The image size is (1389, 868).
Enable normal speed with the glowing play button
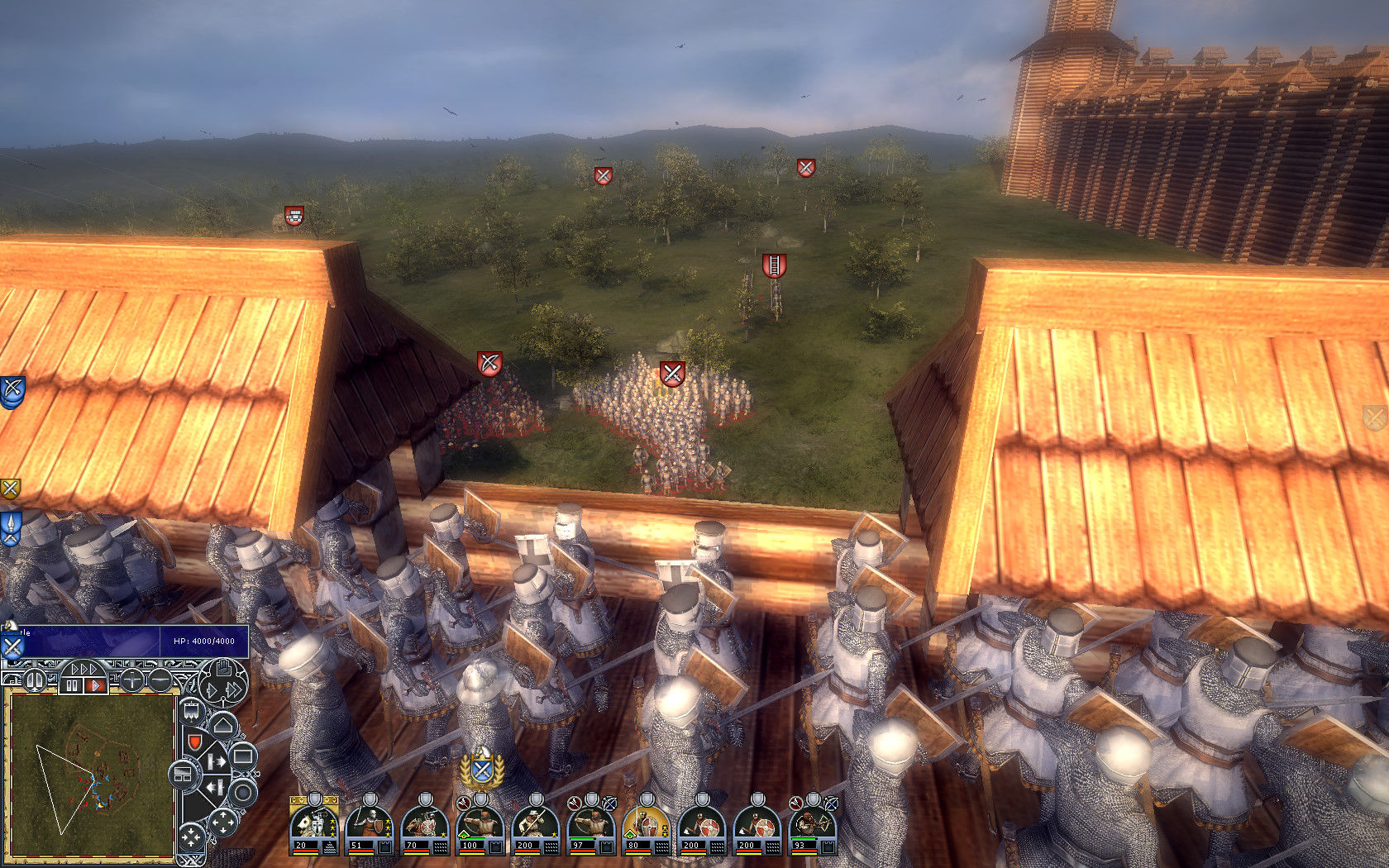coord(94,684)
